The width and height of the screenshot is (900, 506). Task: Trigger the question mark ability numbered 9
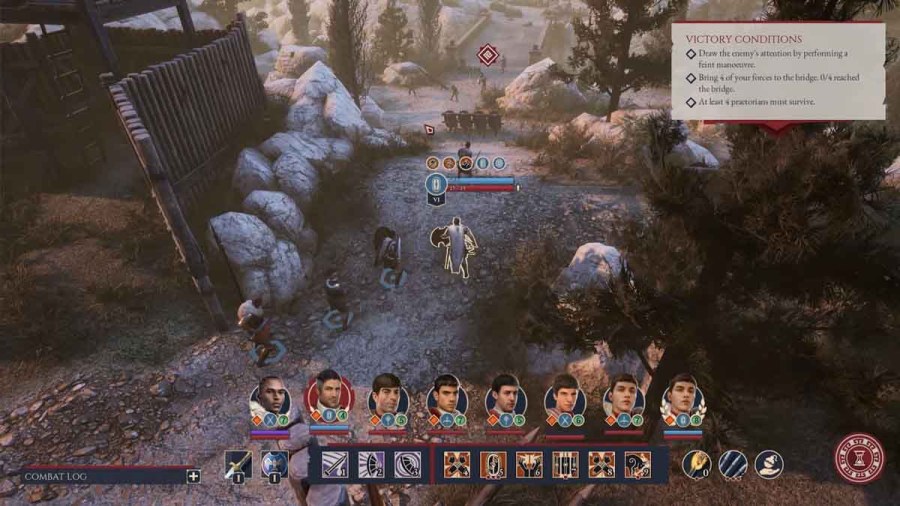(x=637, y=465)
